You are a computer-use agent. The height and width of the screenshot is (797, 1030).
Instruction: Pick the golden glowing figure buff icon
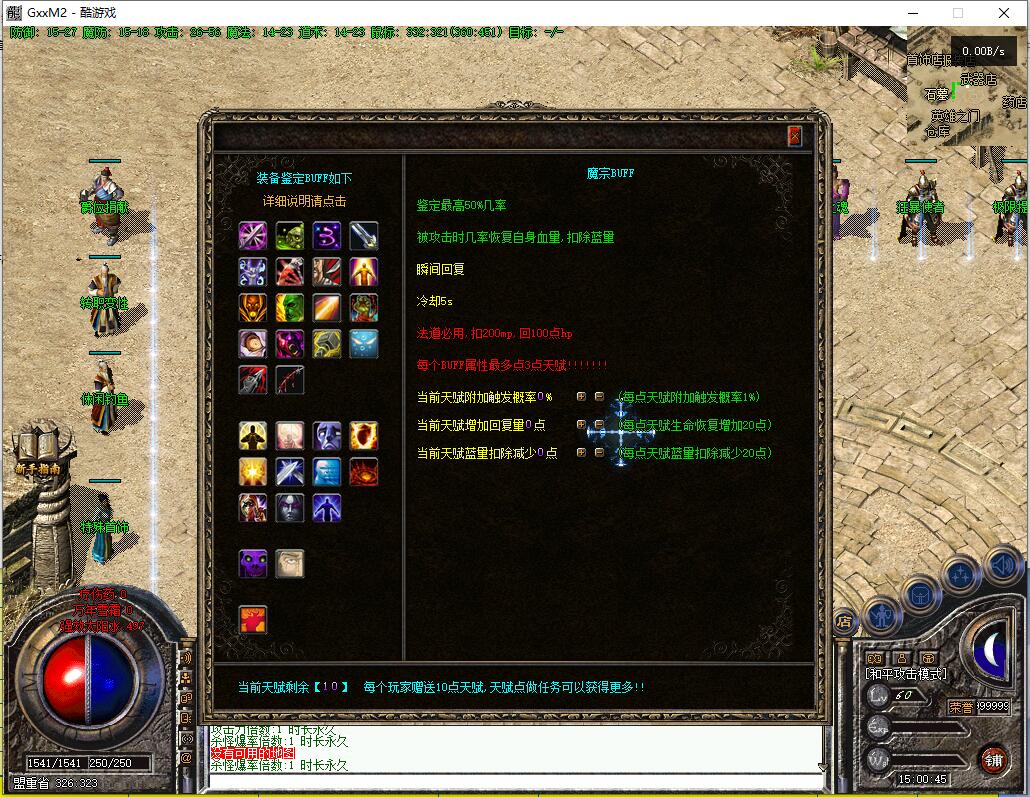[x=364, y=272]
